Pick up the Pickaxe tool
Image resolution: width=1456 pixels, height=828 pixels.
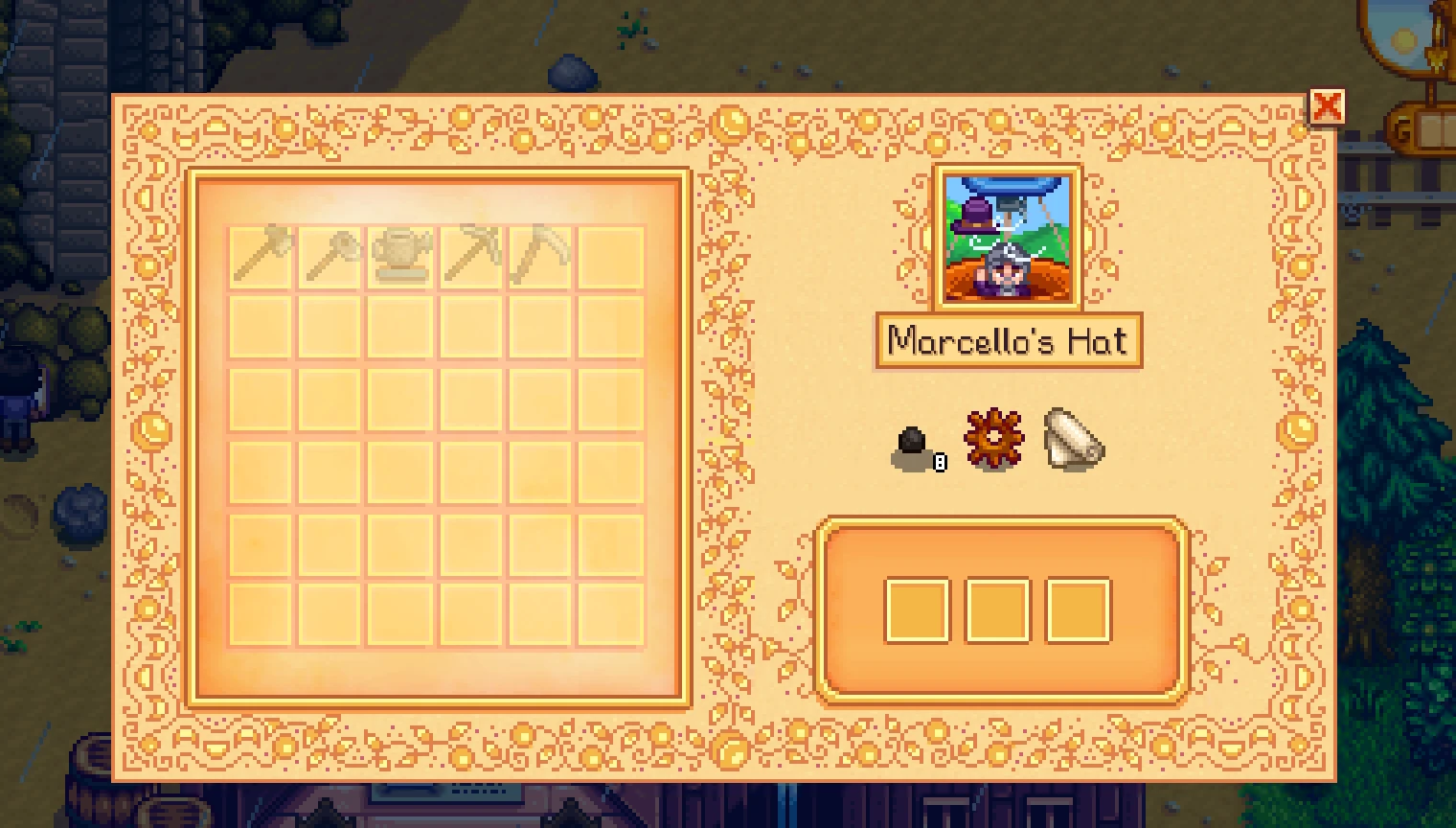click(x=469, y=257)
